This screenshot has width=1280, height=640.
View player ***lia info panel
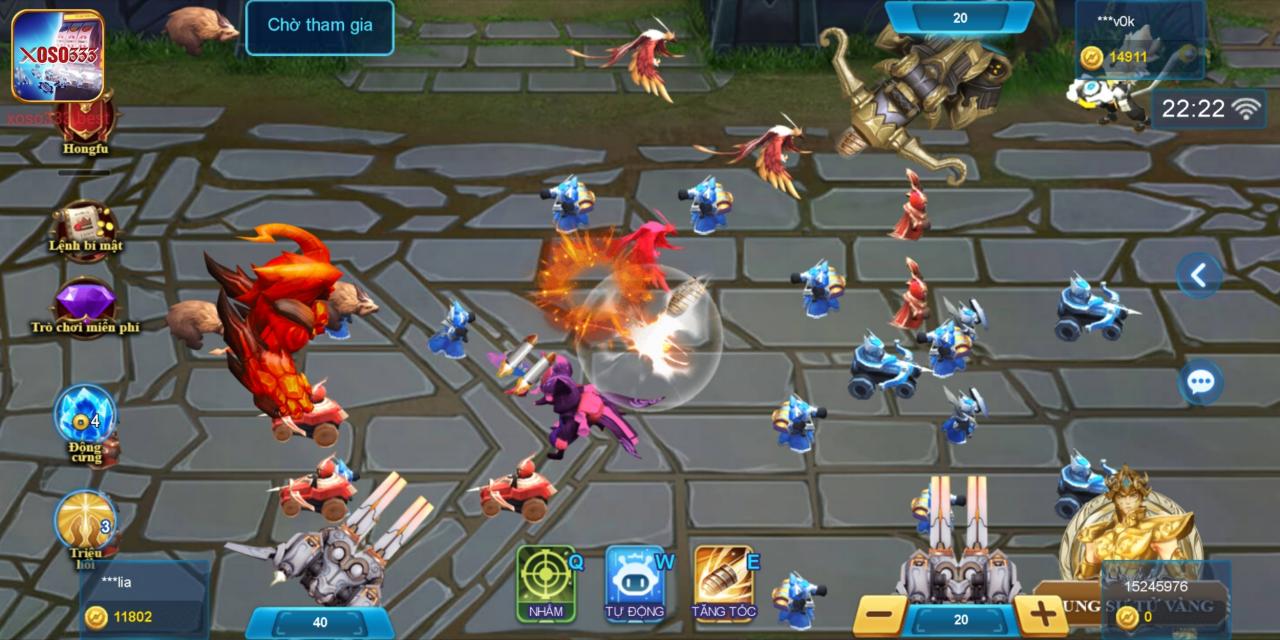point(145,598)
